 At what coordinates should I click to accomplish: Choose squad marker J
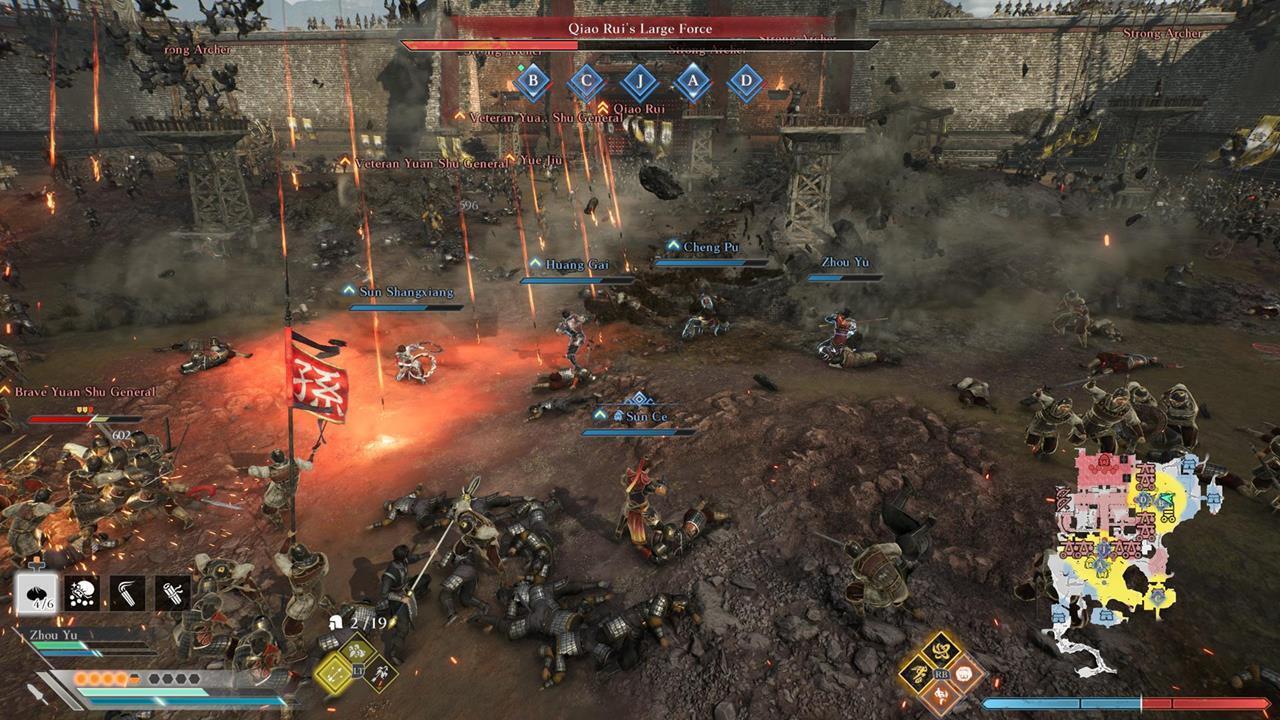(x=639, y=82)
